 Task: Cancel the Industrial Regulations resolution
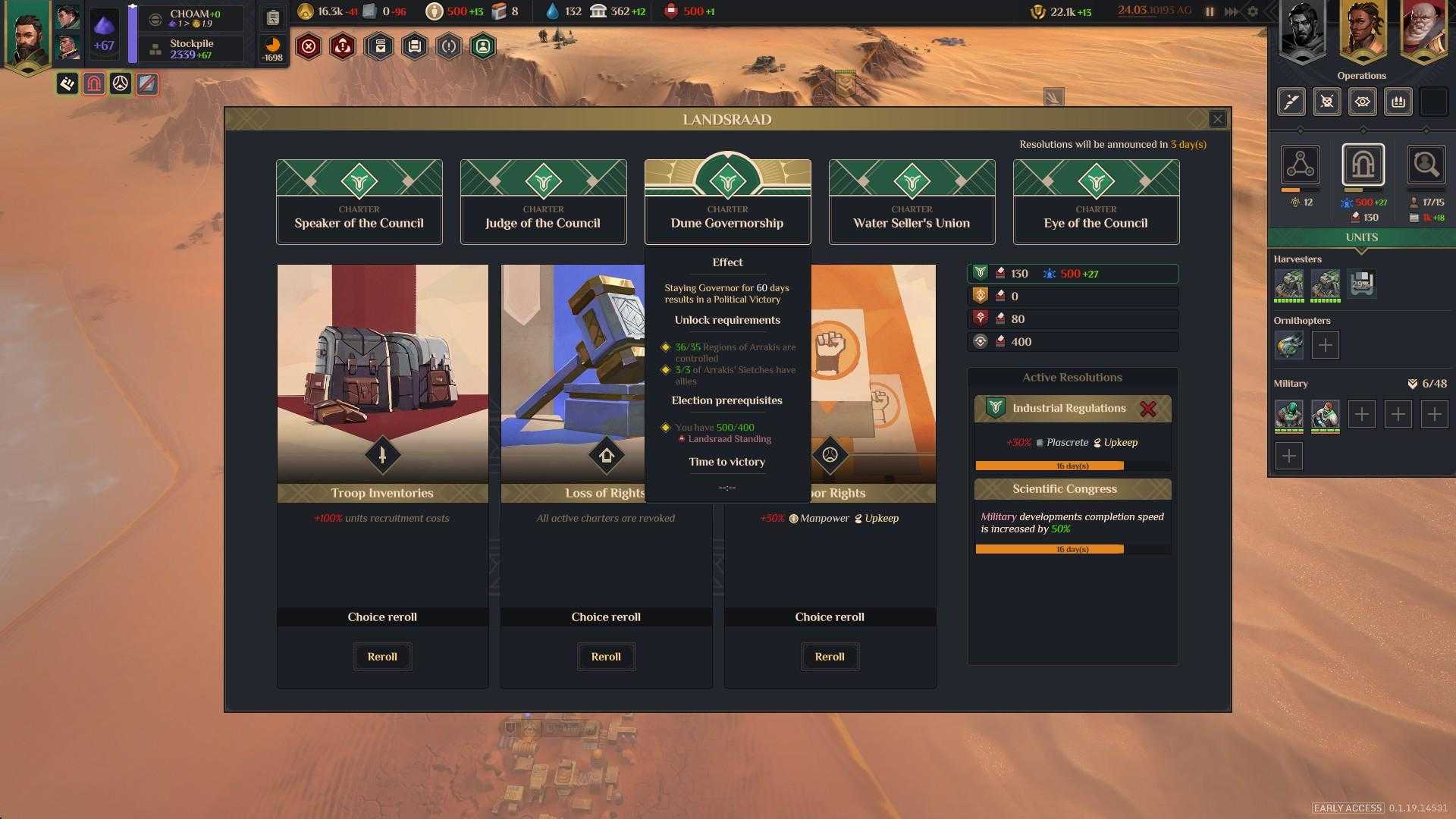coord(1148,409)
